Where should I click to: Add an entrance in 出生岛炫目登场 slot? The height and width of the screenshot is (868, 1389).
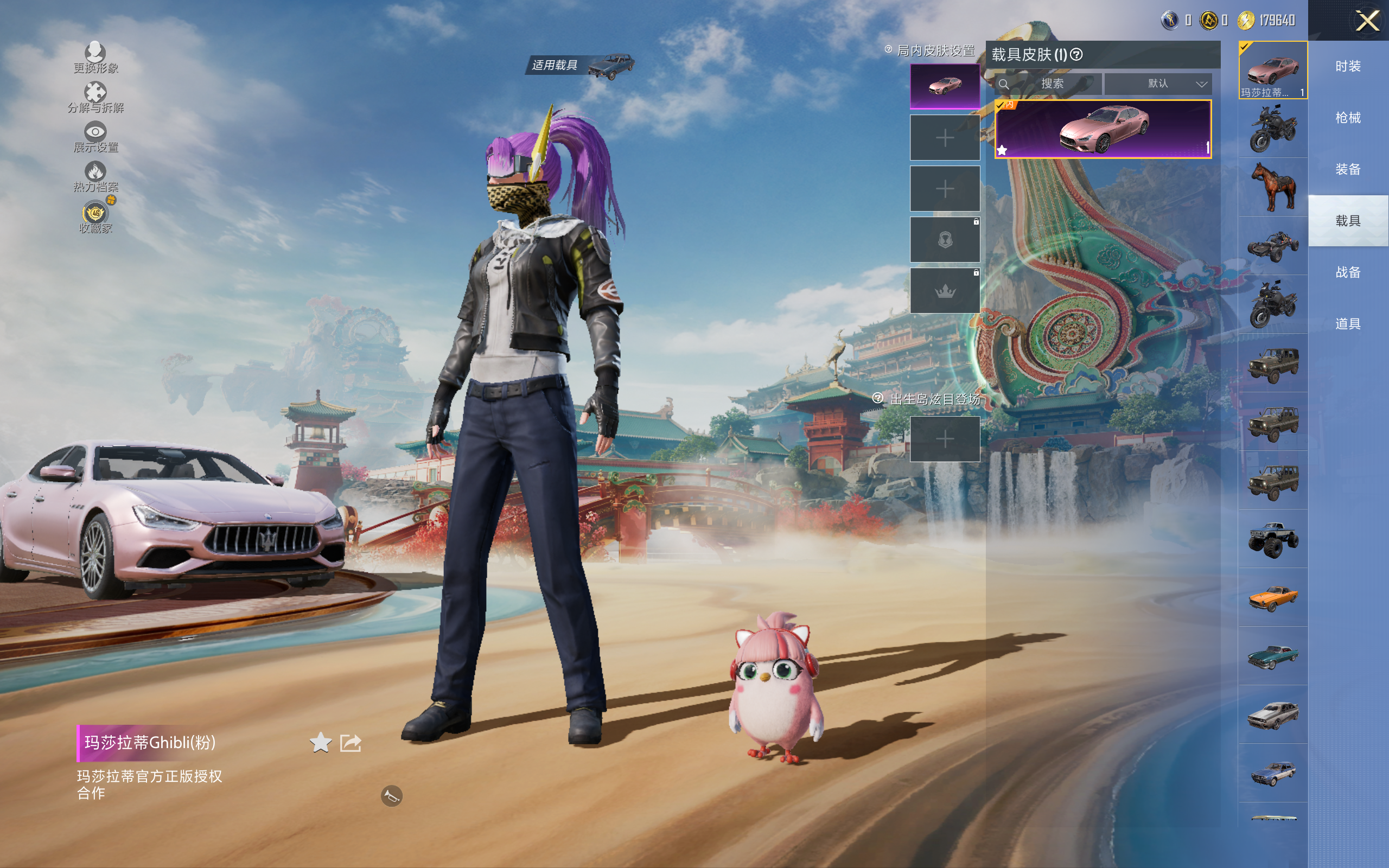tap(945, 439)
